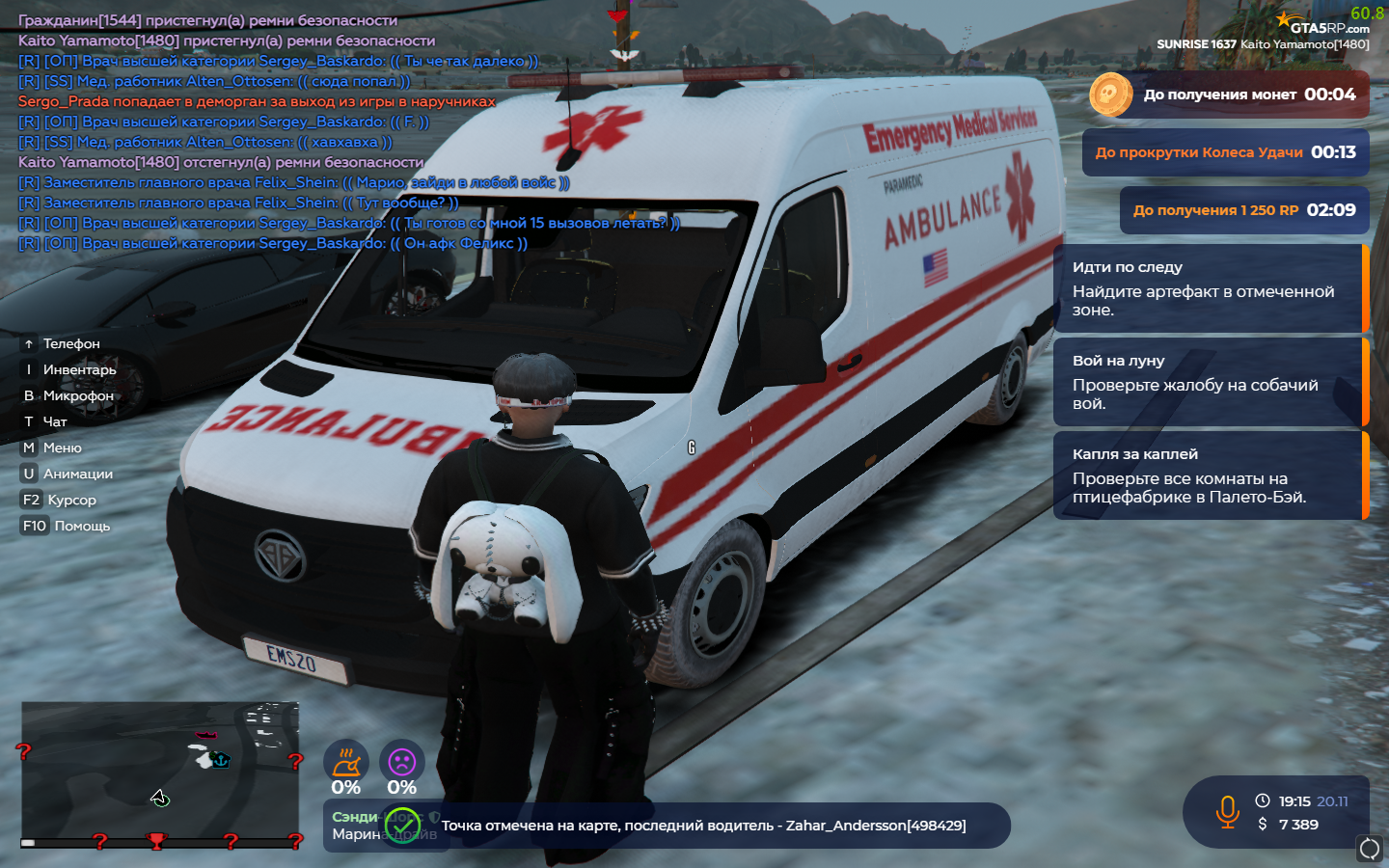Click the anchor marker on the minimap
Viewport: 1389px width, 868px height.
pos(221,760)
